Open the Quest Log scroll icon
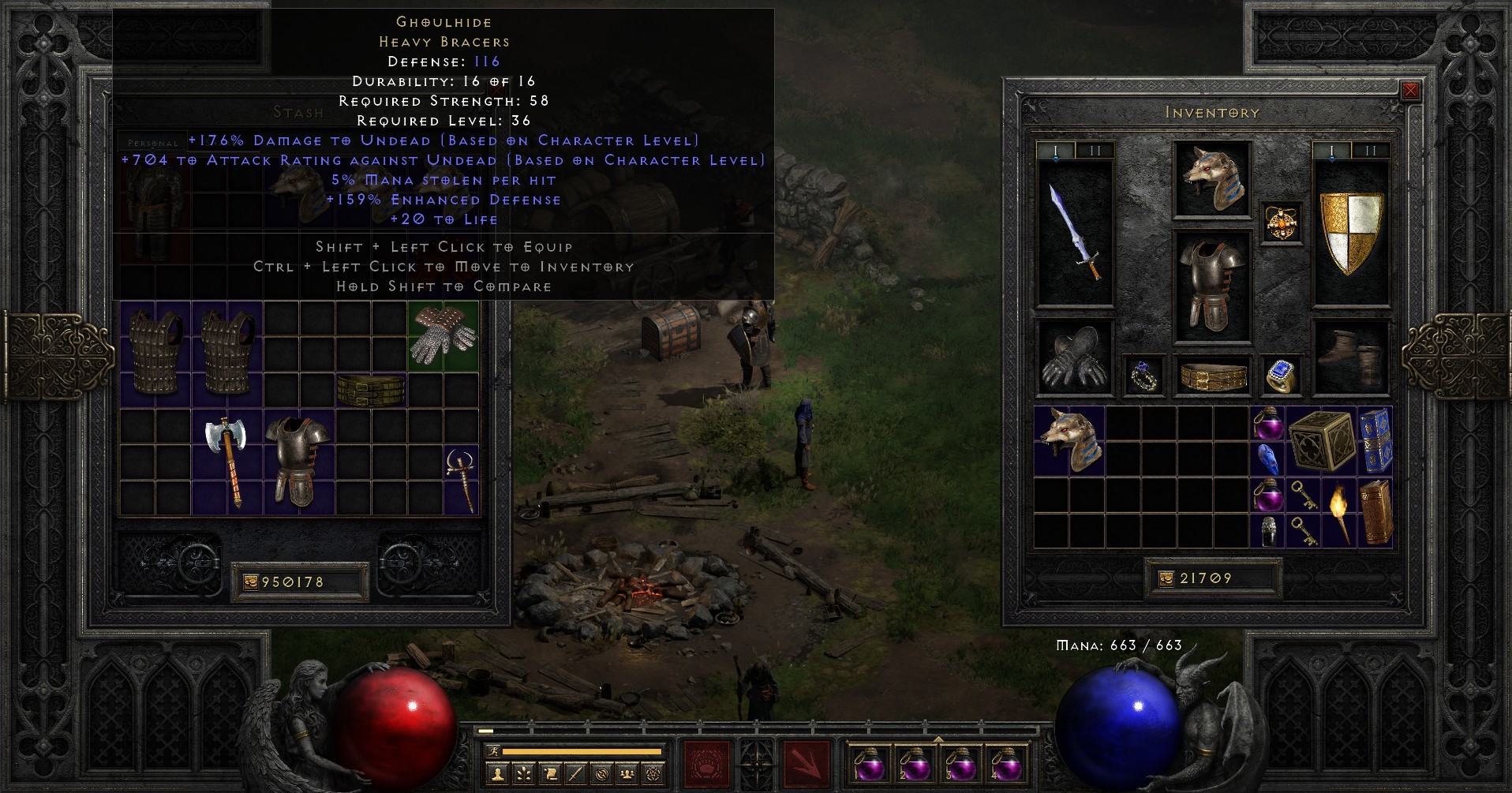Image resolution: width=1512 pixels, height=793 pixels. point(552,775)
